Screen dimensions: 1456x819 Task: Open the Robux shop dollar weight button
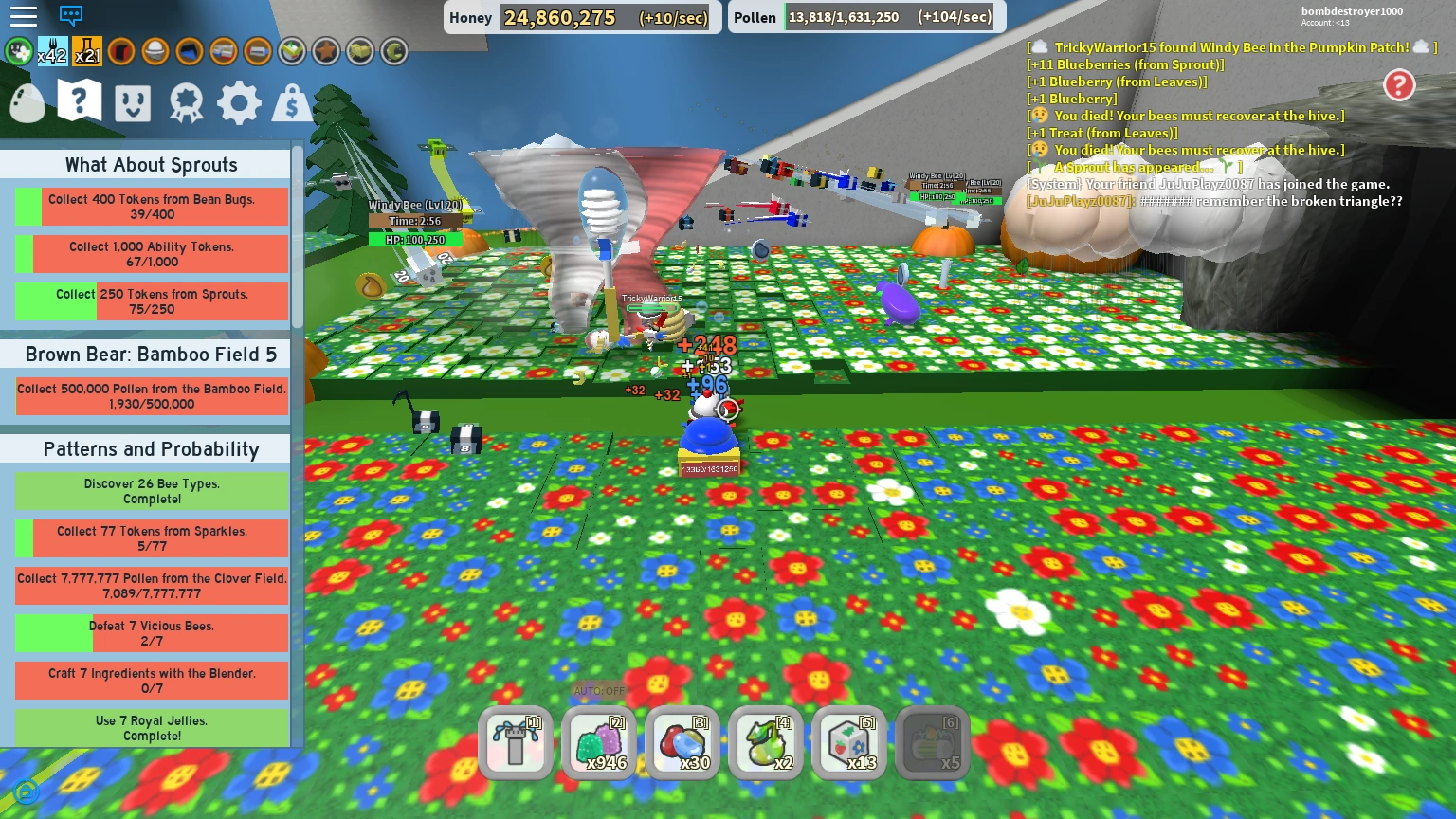[291, 102]
